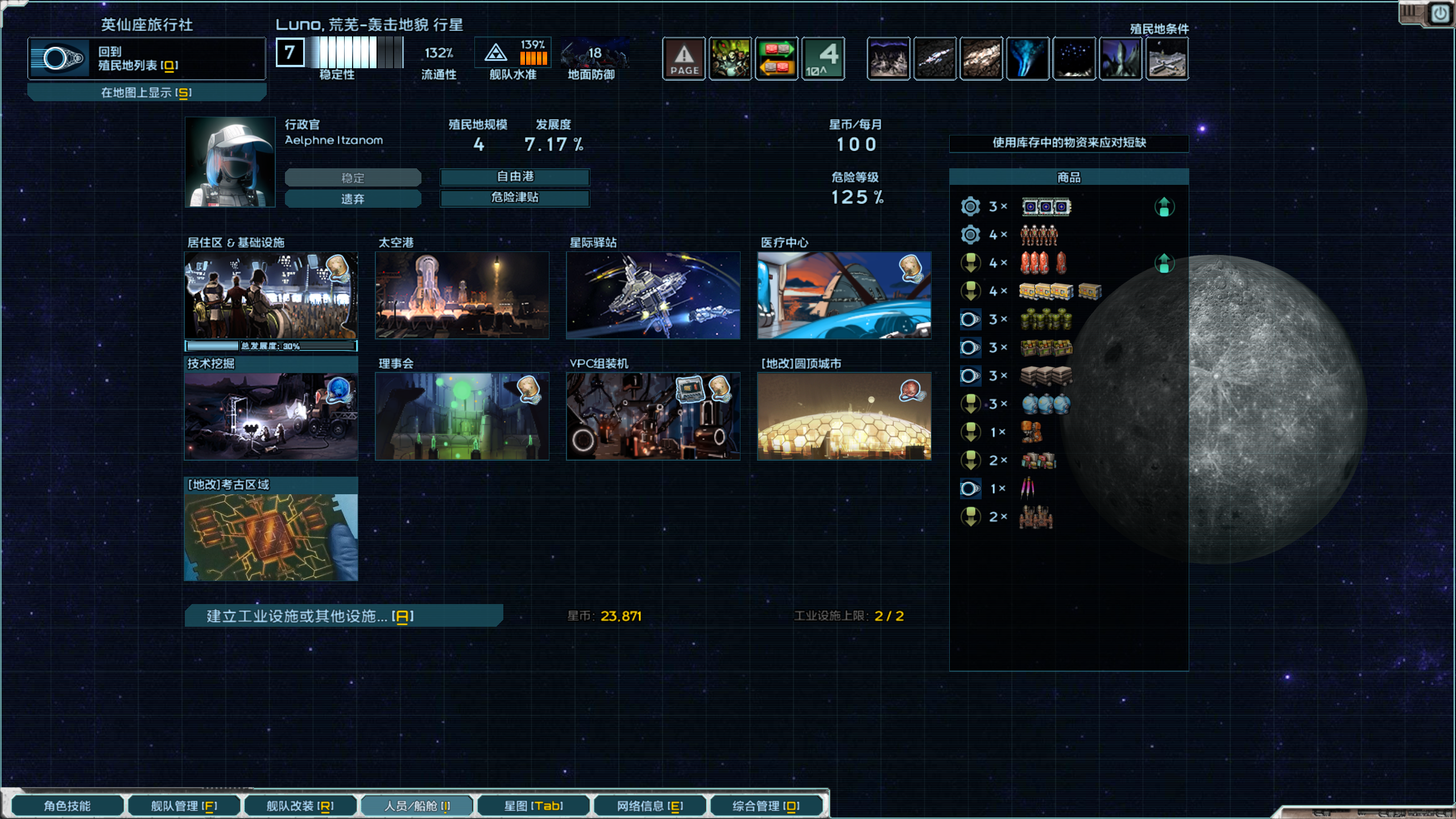Click the rightmost colony condition station icon
This screenshot has width=1456, height=819.
[x=1167, y=58]
